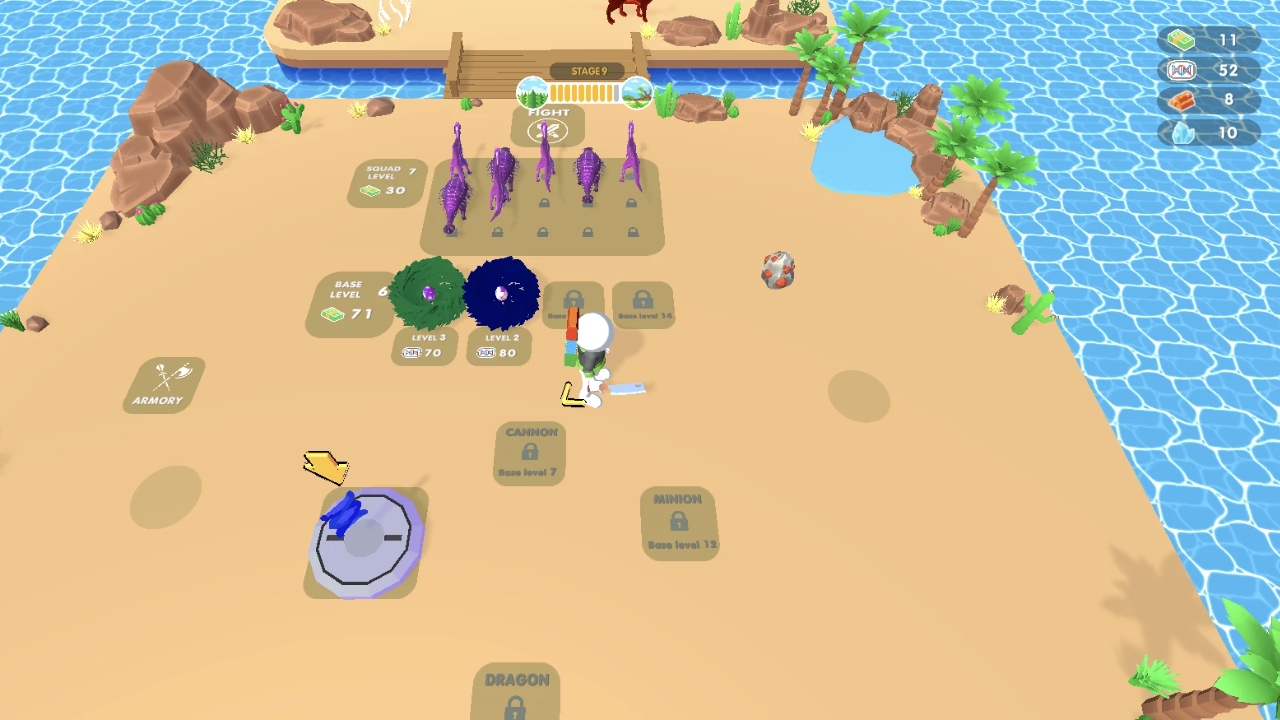Click the DNA resource icon
Viewport: 1280px width, 720px height.
[1182, 69]
